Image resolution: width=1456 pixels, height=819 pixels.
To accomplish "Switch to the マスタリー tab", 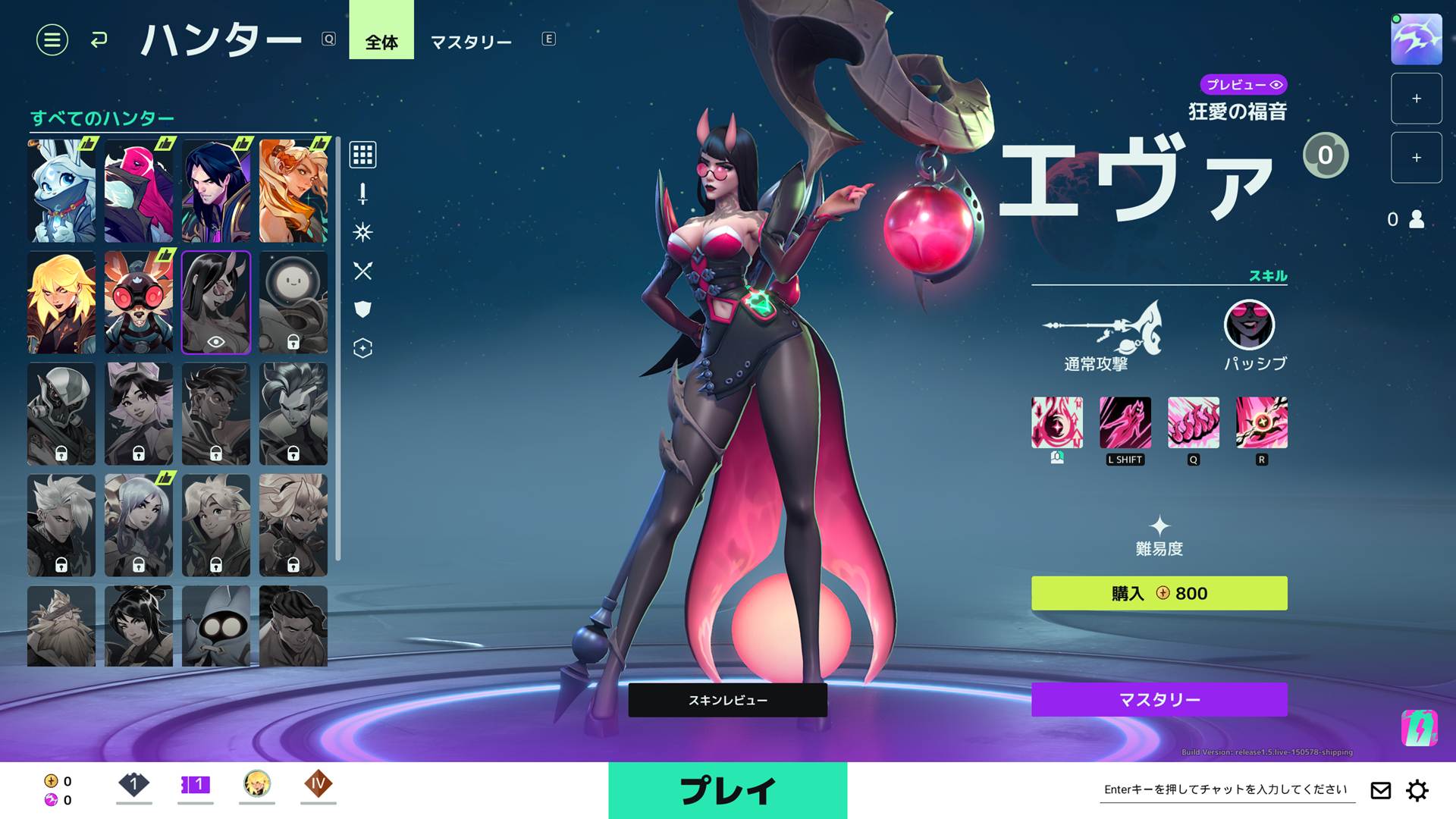I will pos(471,42).
